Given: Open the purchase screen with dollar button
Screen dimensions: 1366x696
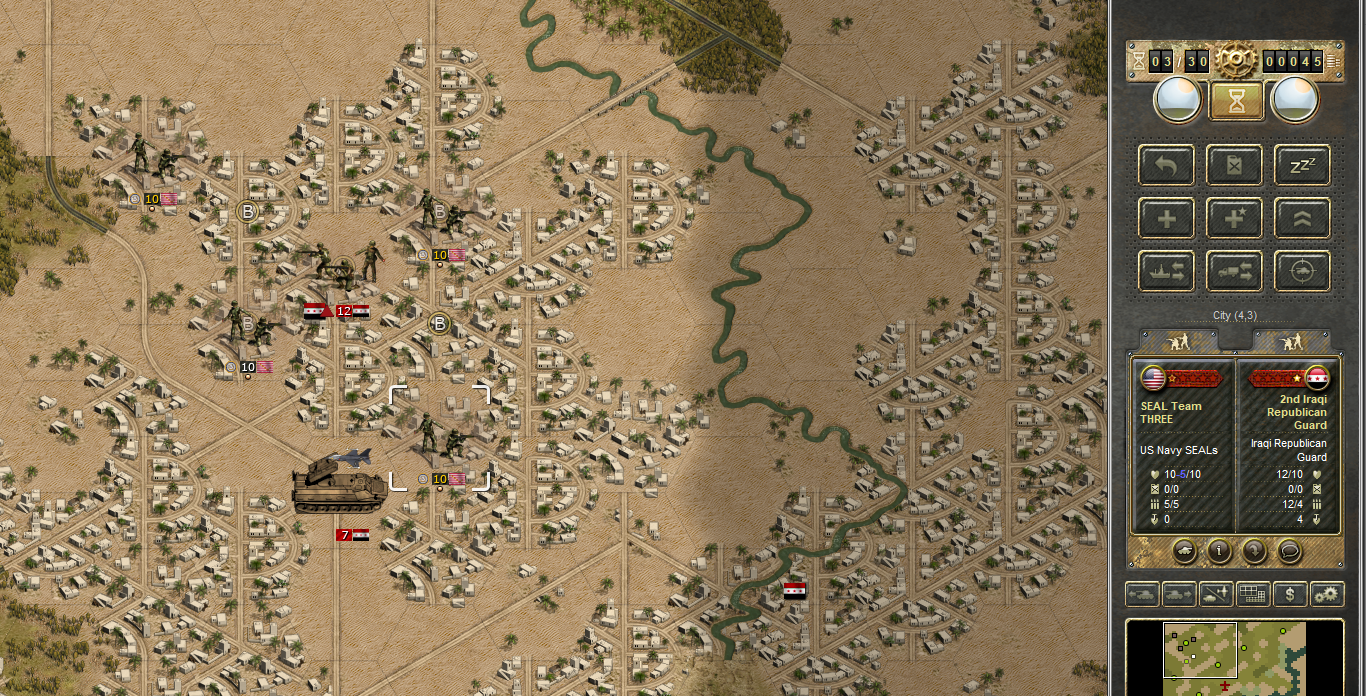Looking at the screenshot, I should point(1290,594).
